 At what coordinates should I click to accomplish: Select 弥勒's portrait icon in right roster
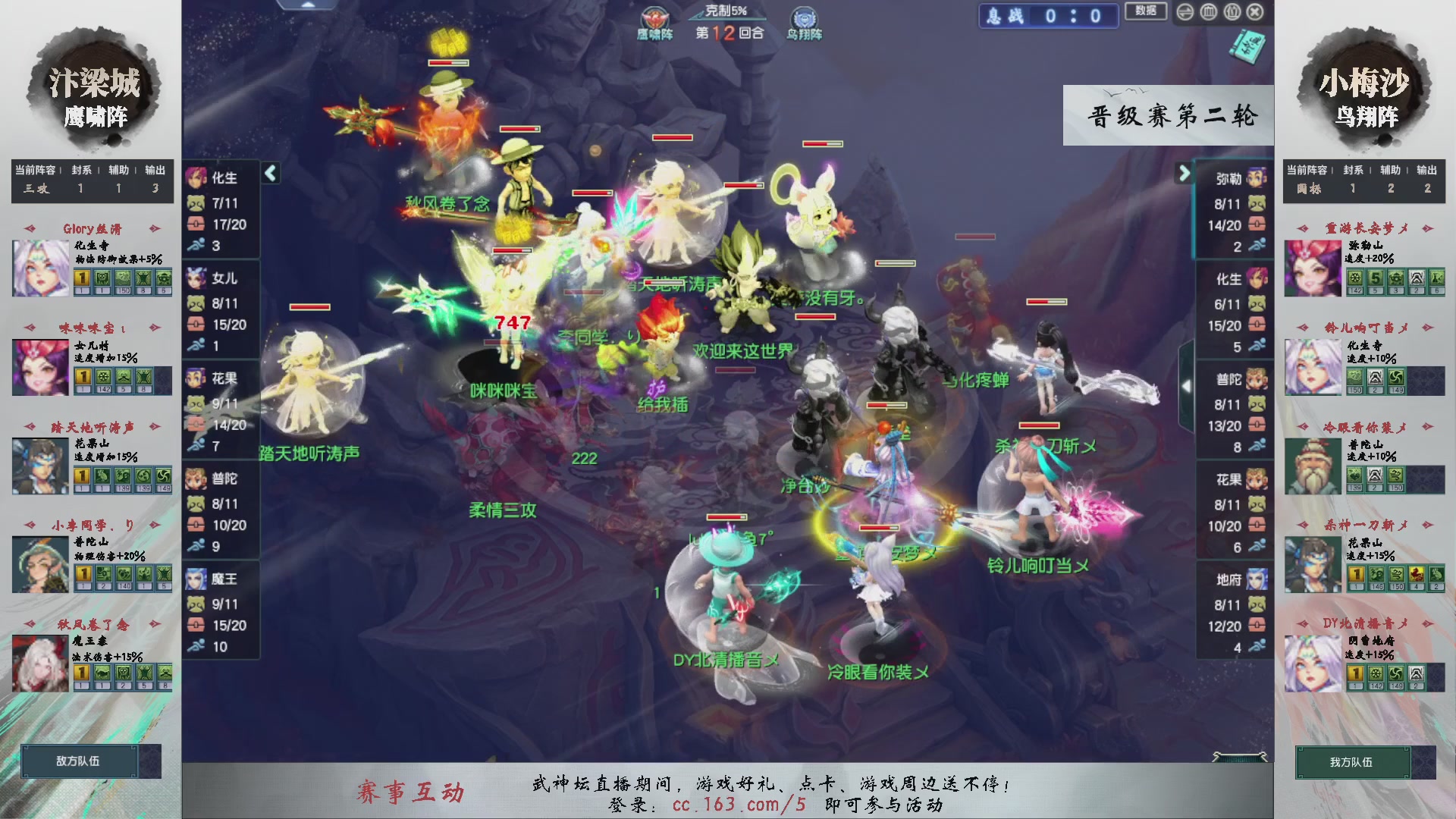(x=1255, y=177)
